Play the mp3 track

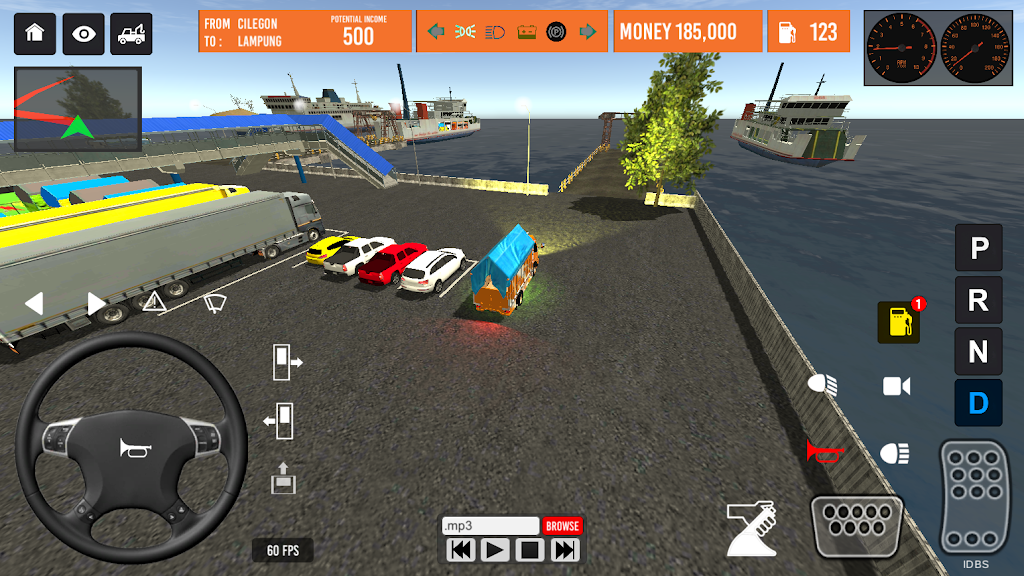[494, 549]
